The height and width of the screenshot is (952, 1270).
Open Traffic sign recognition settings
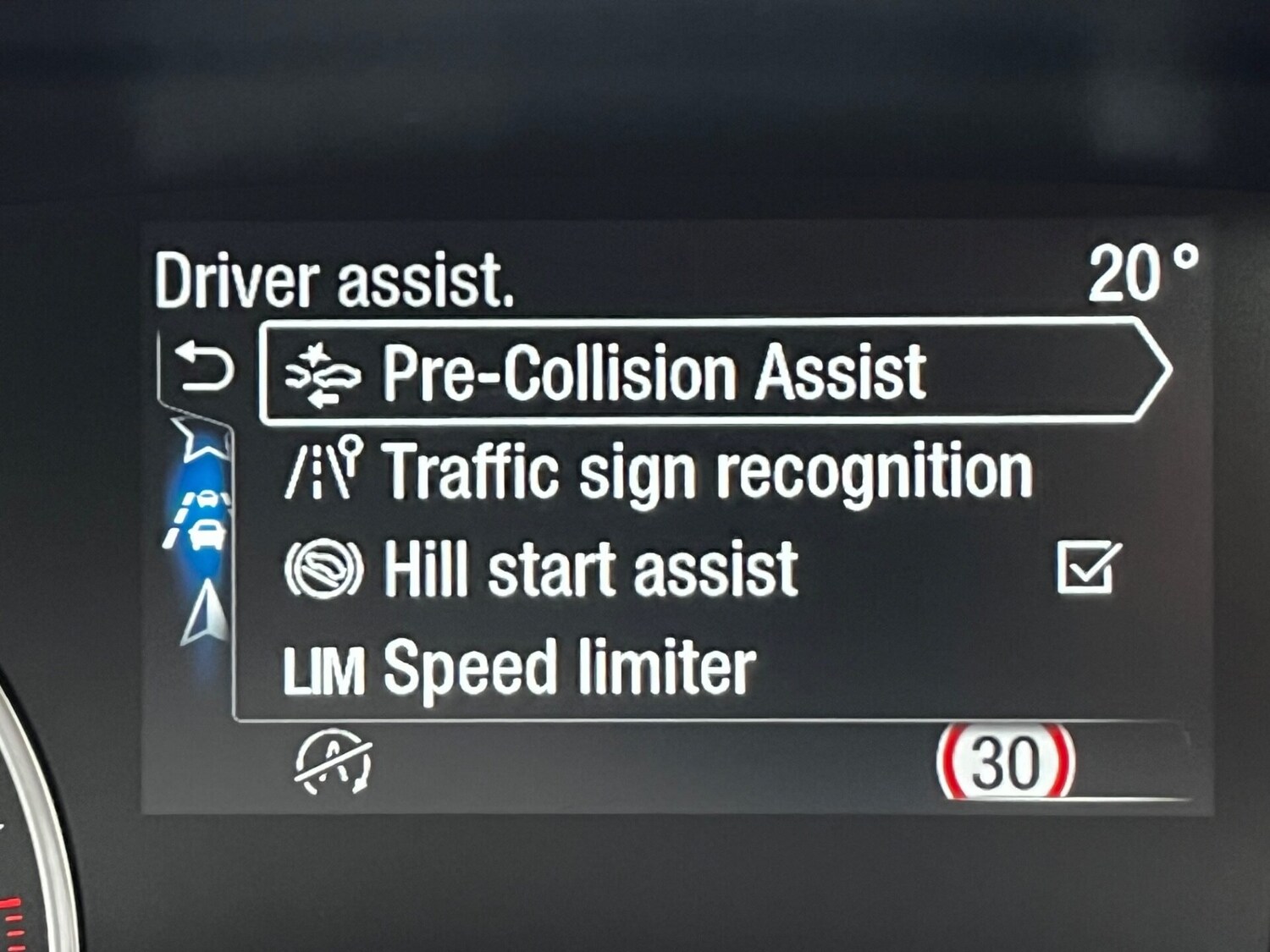708,471
